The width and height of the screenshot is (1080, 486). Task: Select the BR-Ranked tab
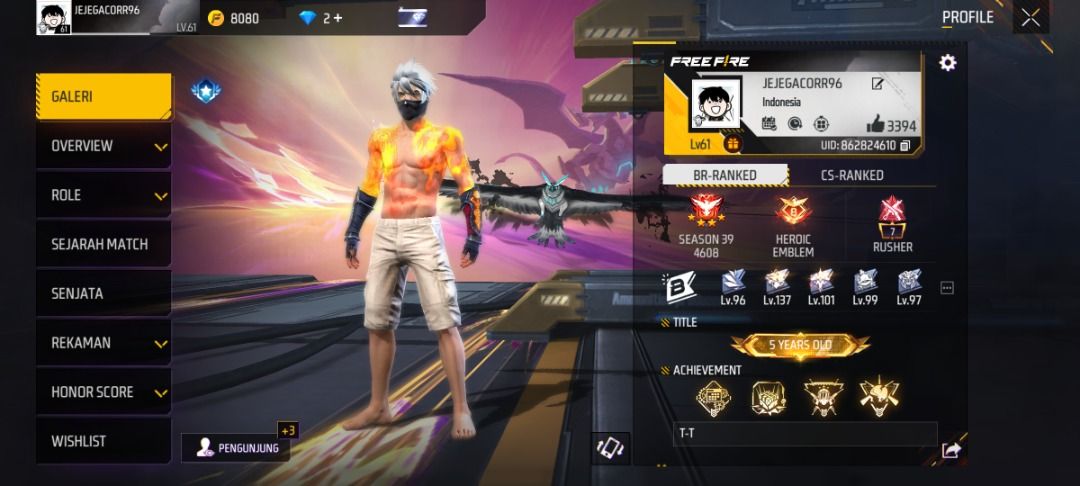(725, 175)
